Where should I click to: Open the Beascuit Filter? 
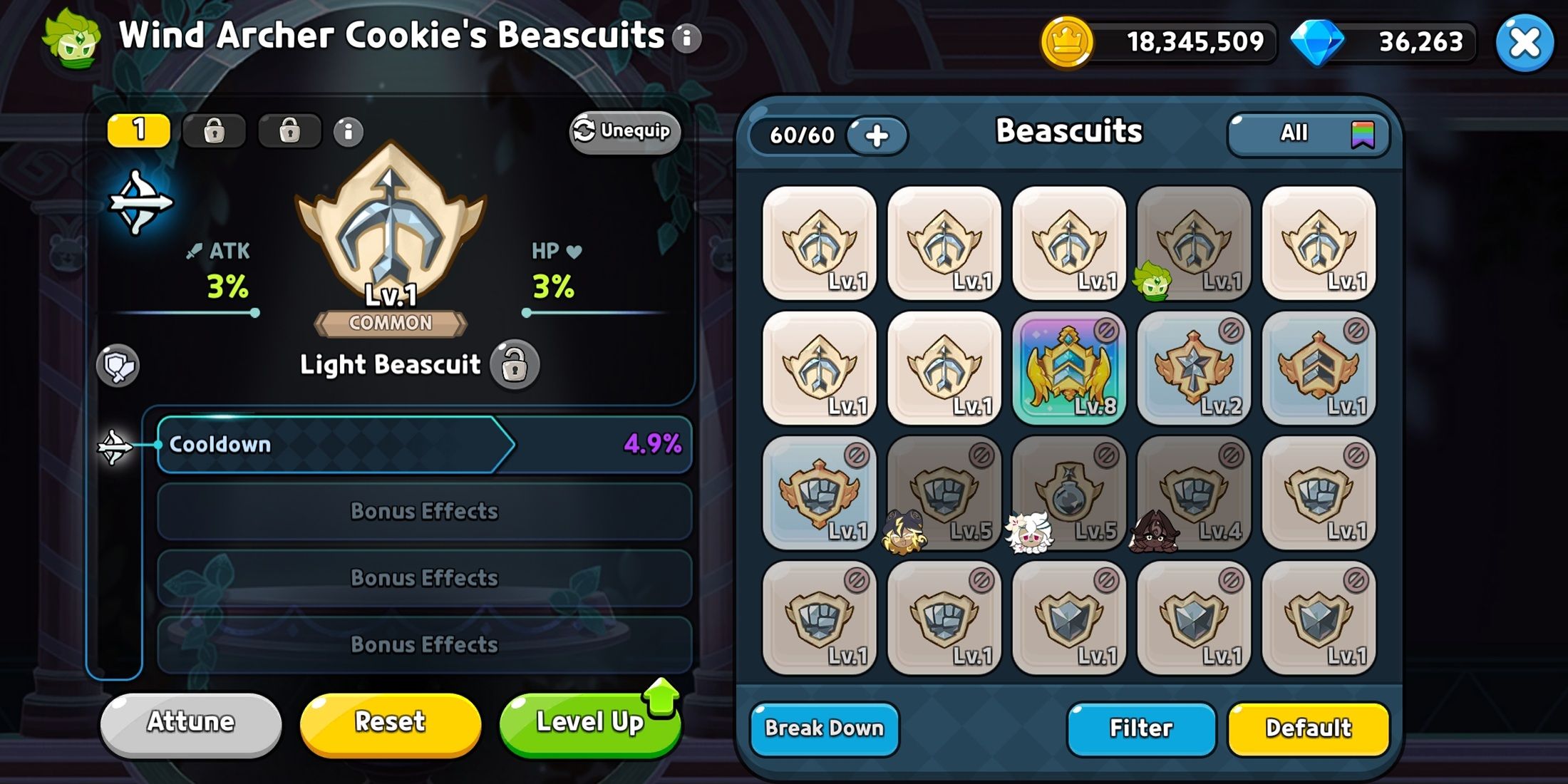coord(1140,728)
